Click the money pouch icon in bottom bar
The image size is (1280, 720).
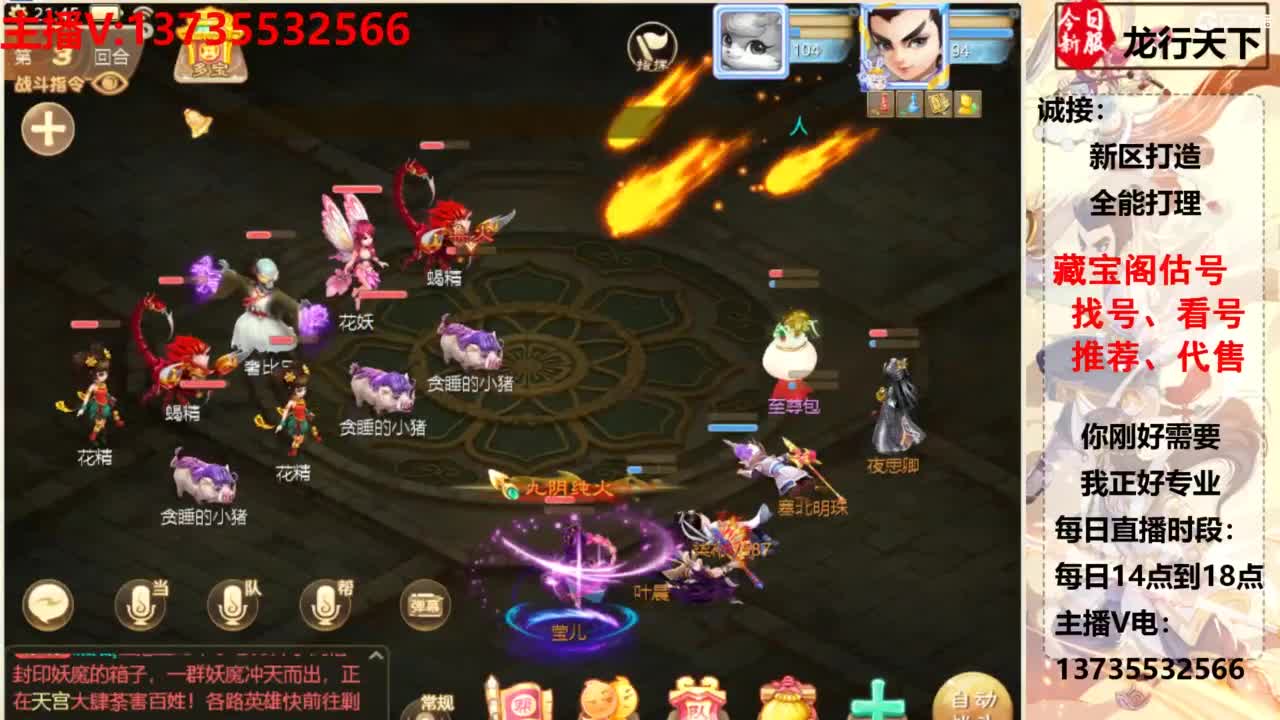click(786, 700)
